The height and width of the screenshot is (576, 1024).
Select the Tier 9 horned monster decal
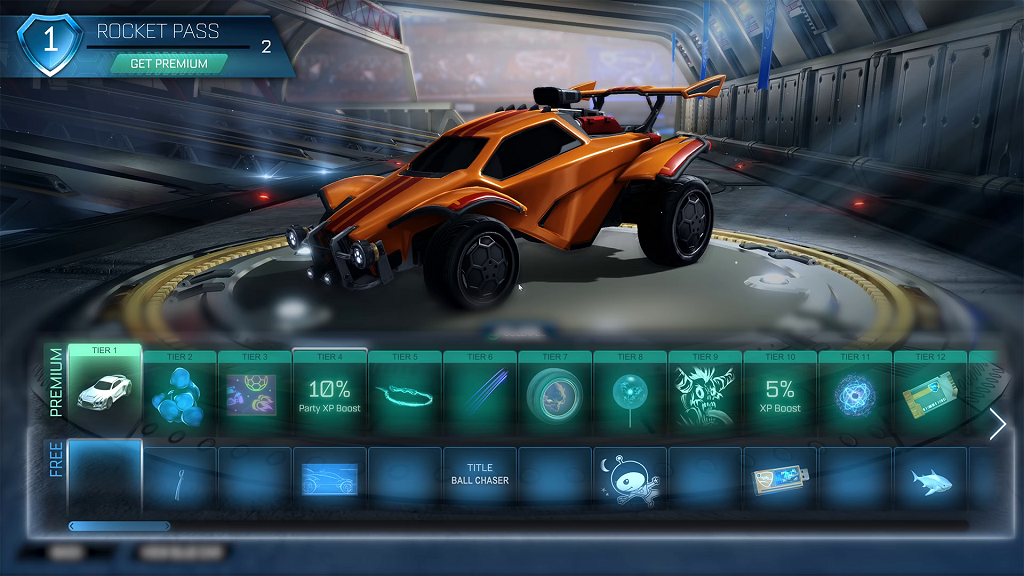click(x=705, y=393)
